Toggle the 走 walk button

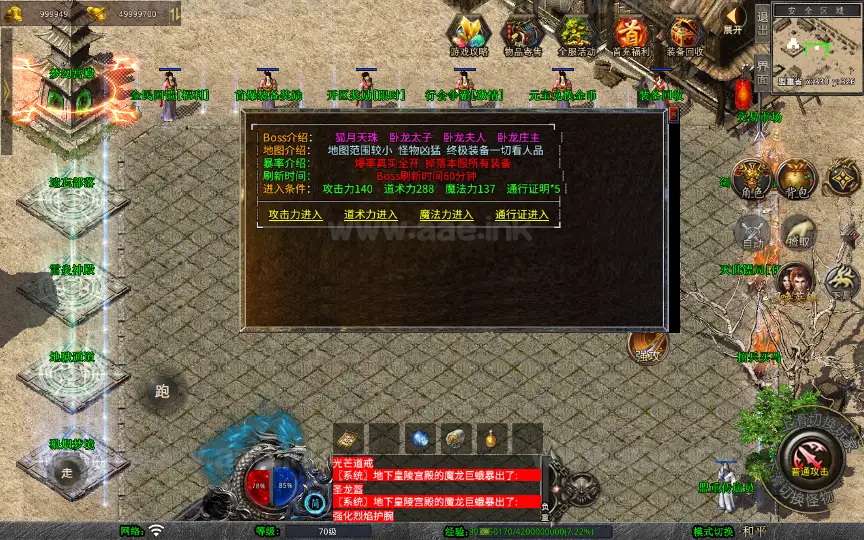[x=67, y=472]
